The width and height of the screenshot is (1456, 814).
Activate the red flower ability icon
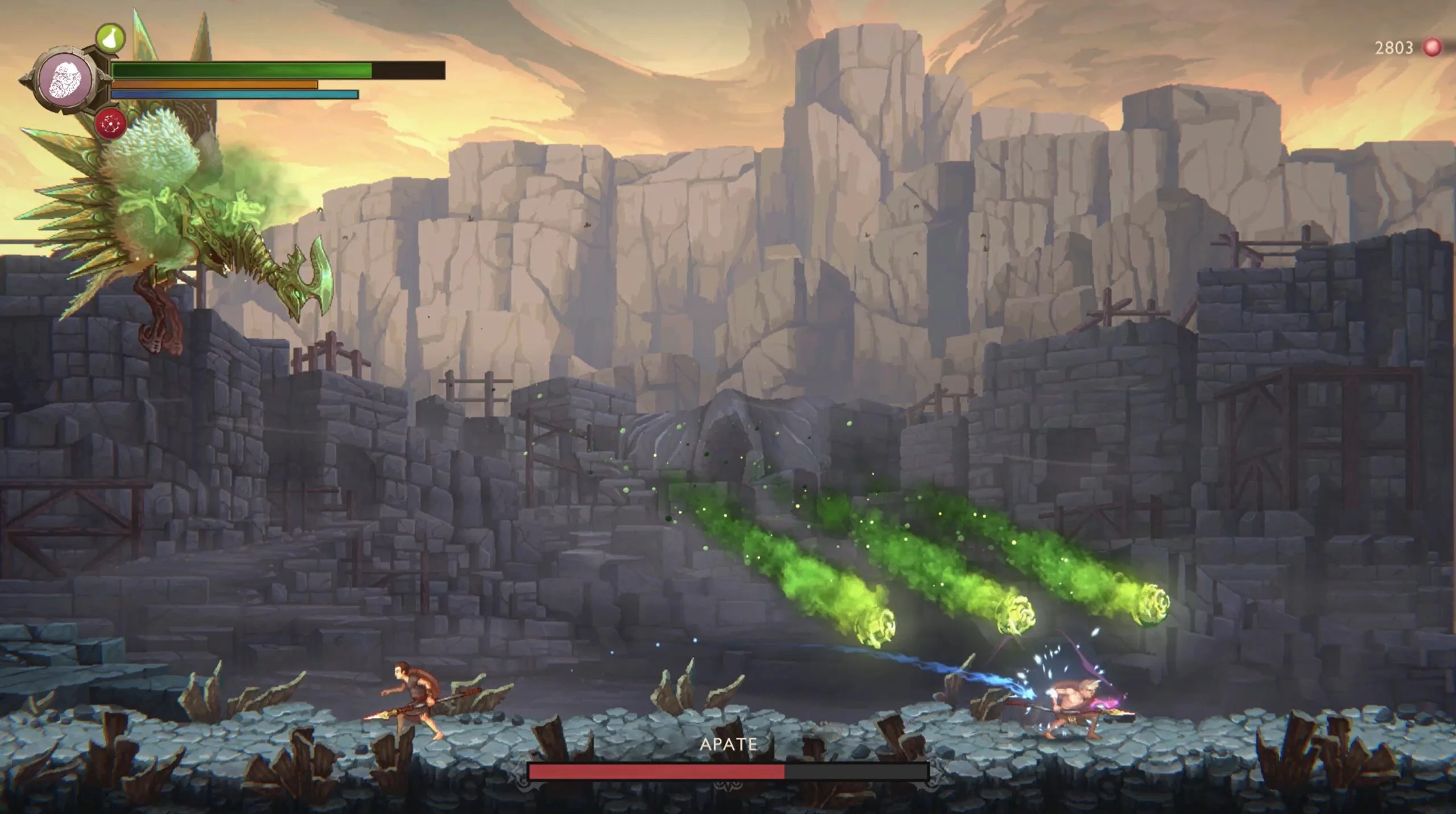[110, 123]
